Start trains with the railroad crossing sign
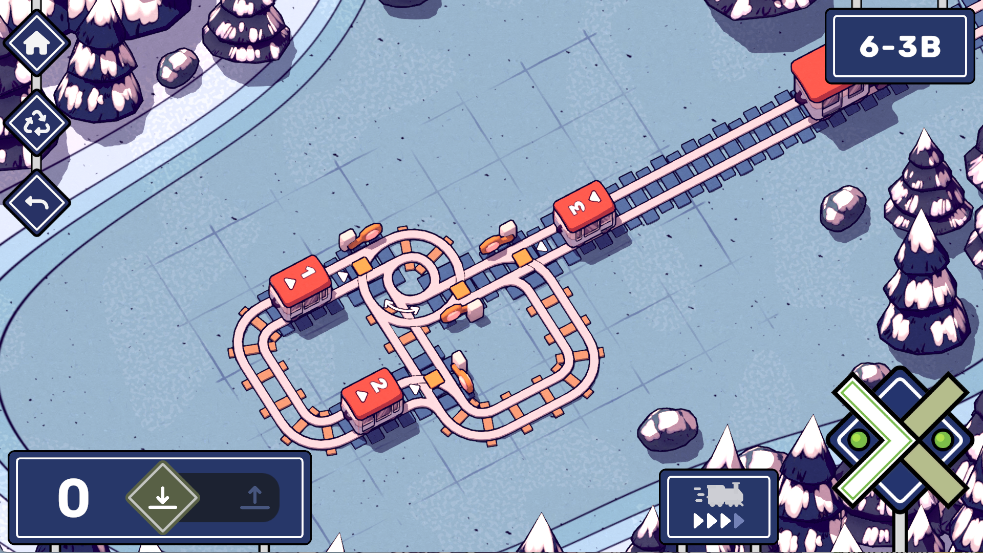Image resolution: width=983 pixels, height=553 pixels. 899,440
